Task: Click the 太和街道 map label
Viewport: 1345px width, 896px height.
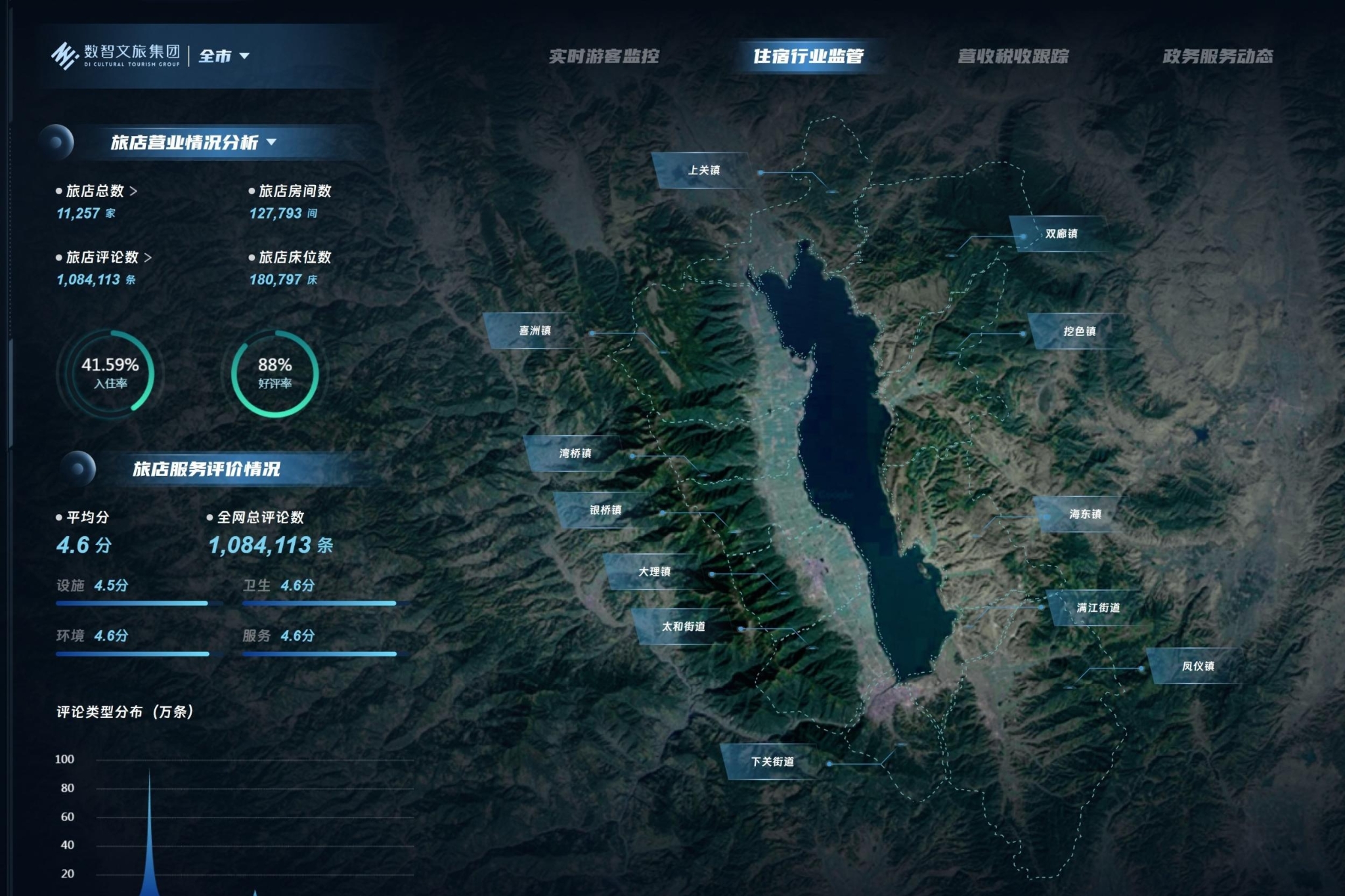Action: pos(683,627)
